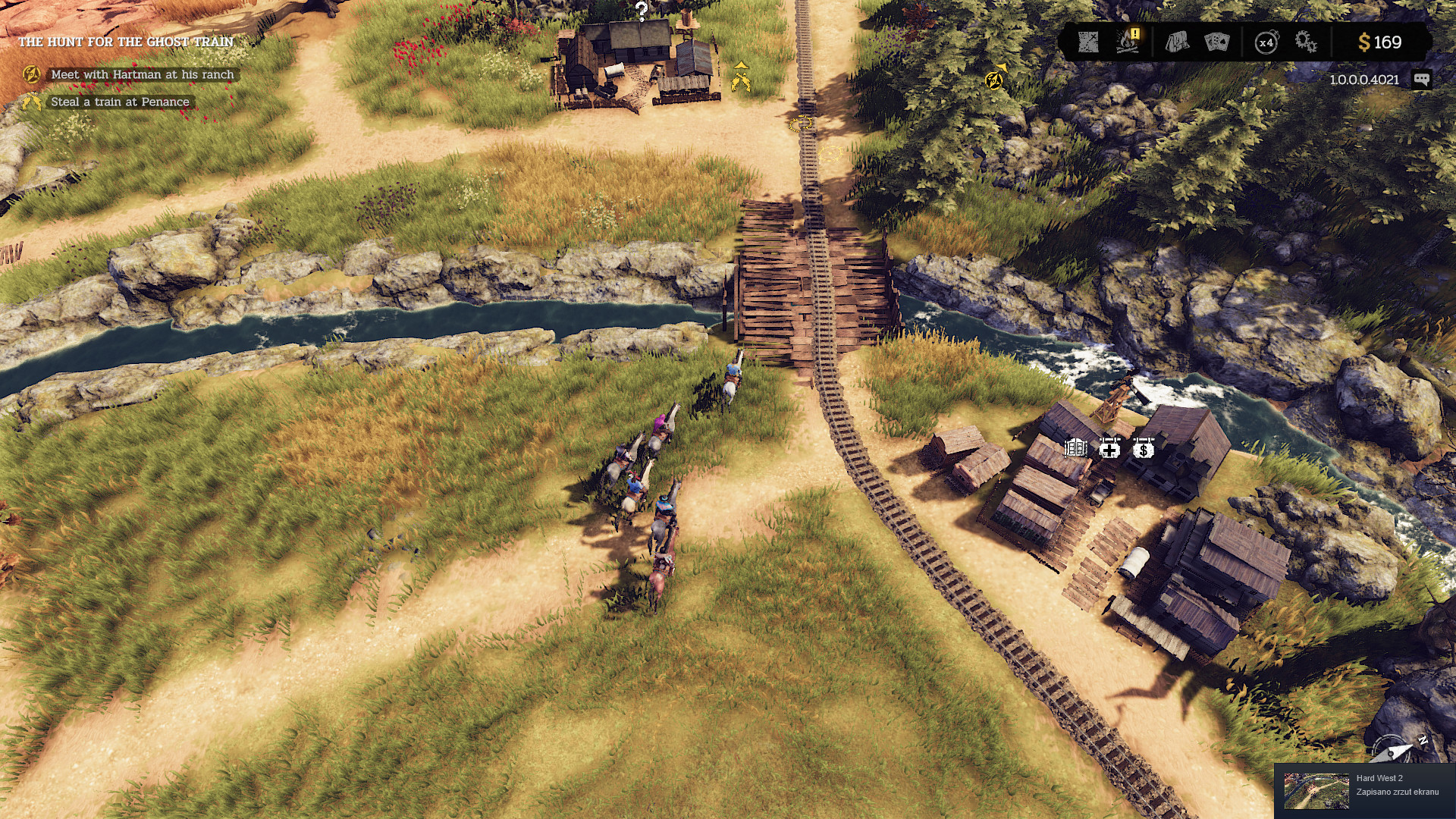Click the yellow circle marker on the railroad tracks
This screenshot has width=1456, height=819.
(799, 123)
